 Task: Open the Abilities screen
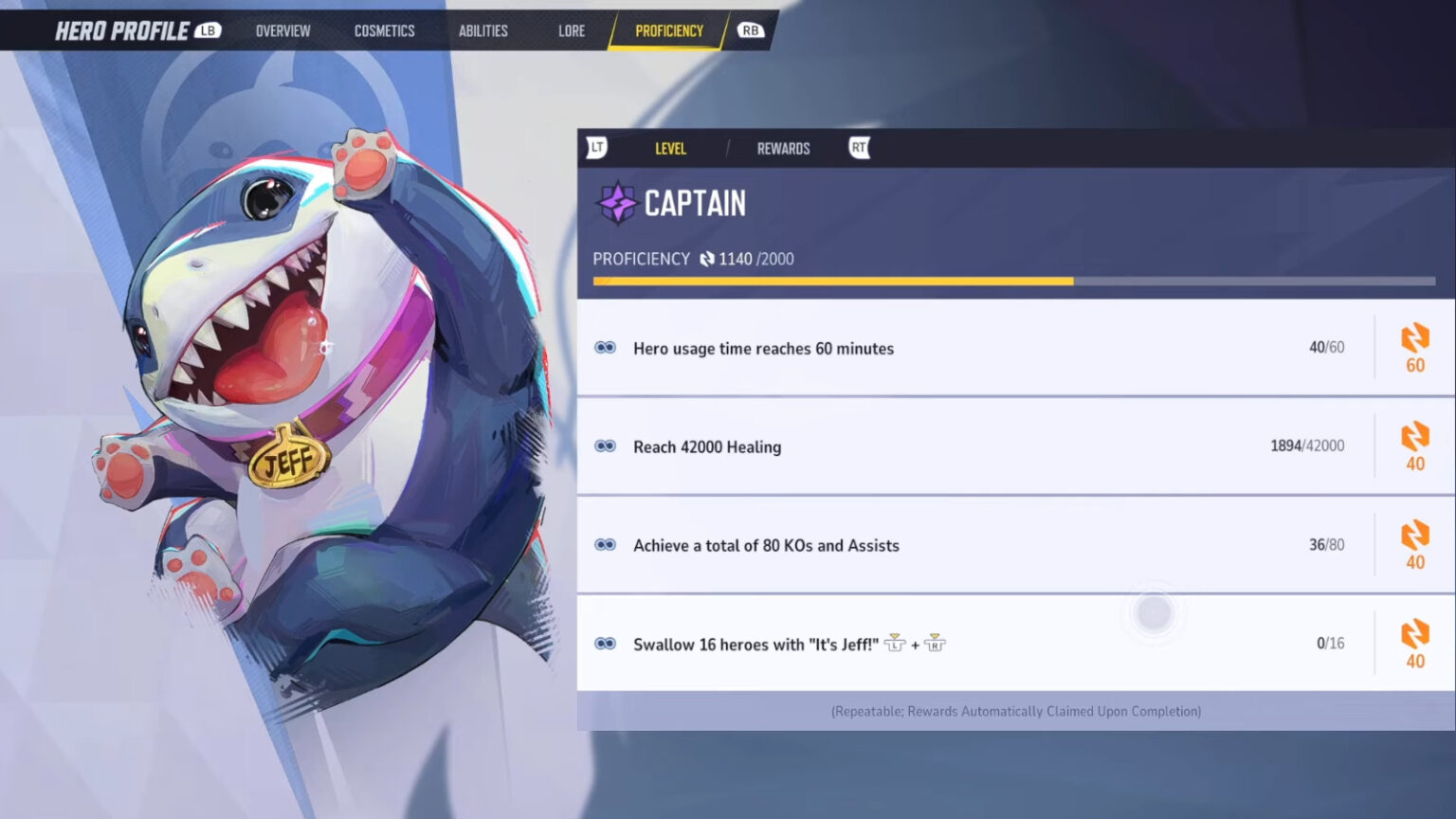[482, 29]
